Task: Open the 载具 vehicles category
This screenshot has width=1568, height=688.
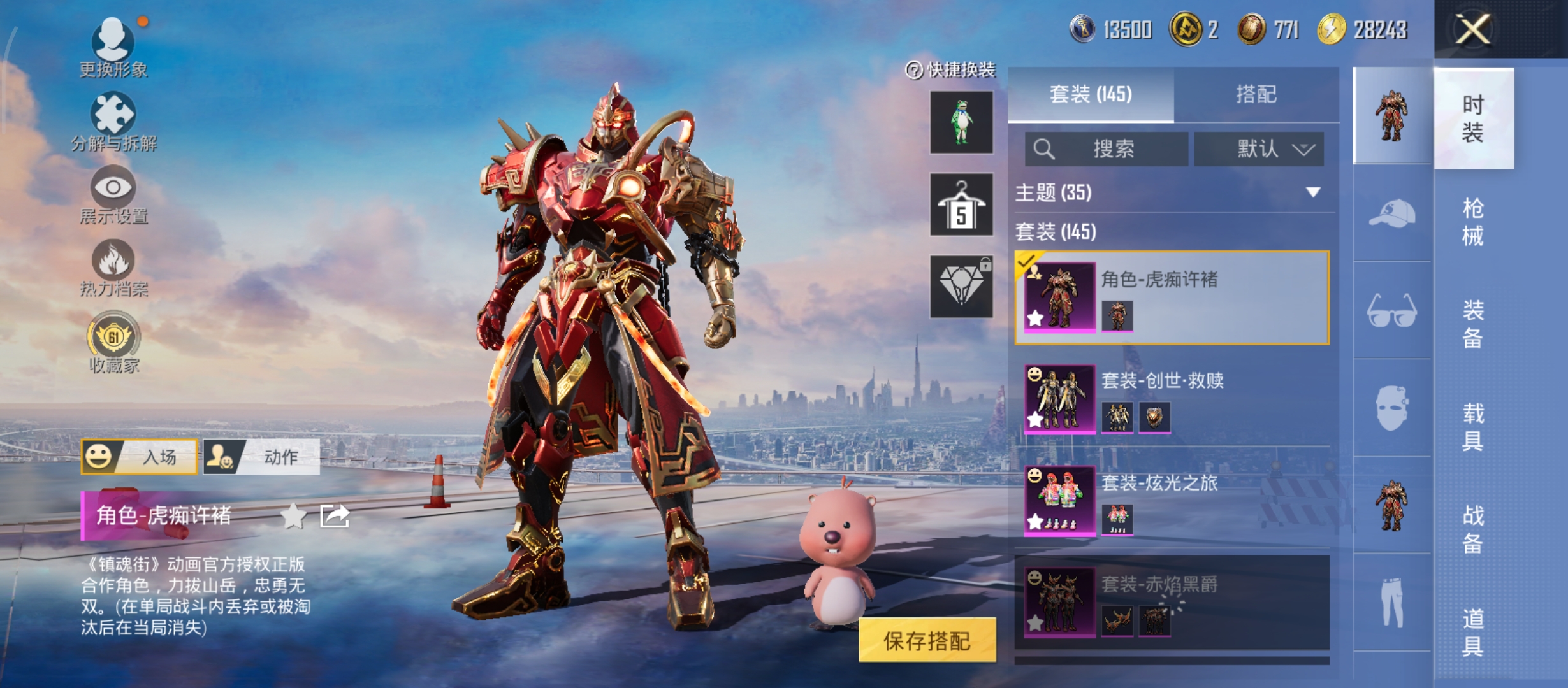Action: click(x=1472, y=427)
